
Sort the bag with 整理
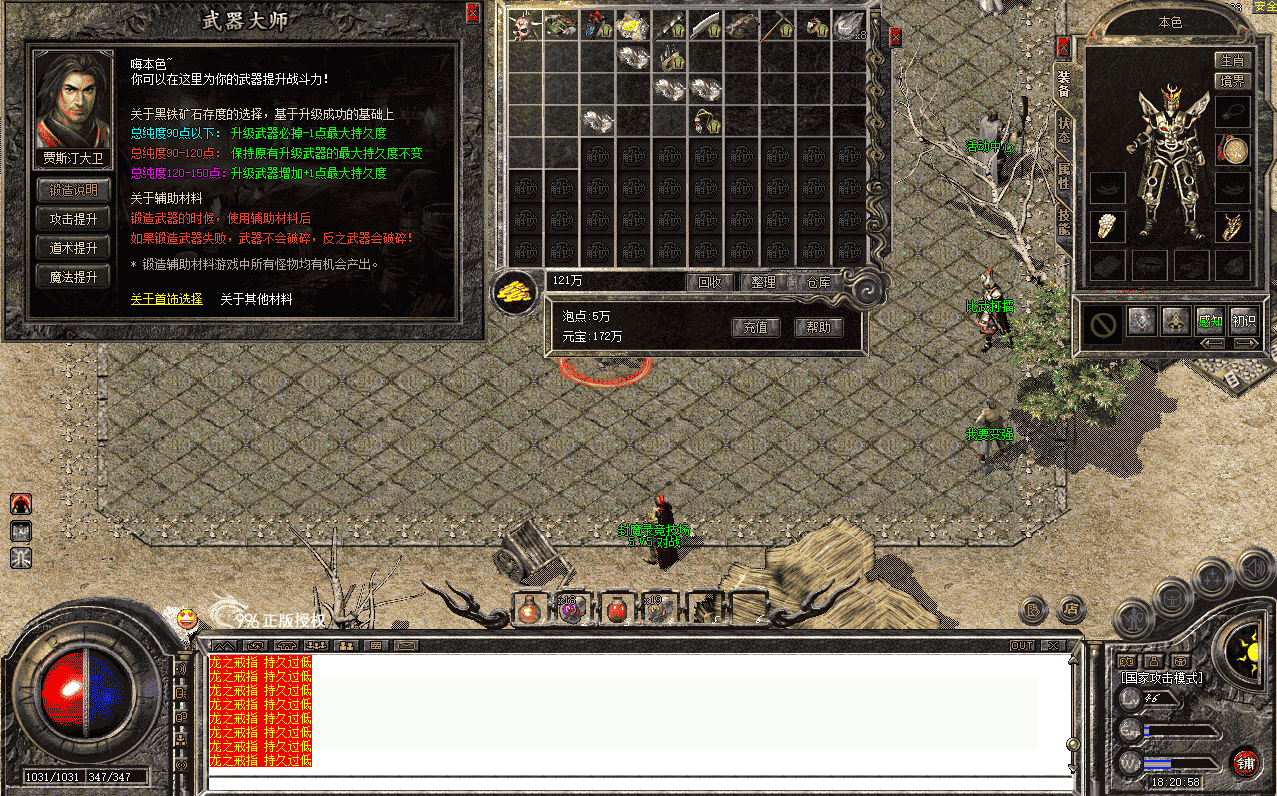(764, 282)
